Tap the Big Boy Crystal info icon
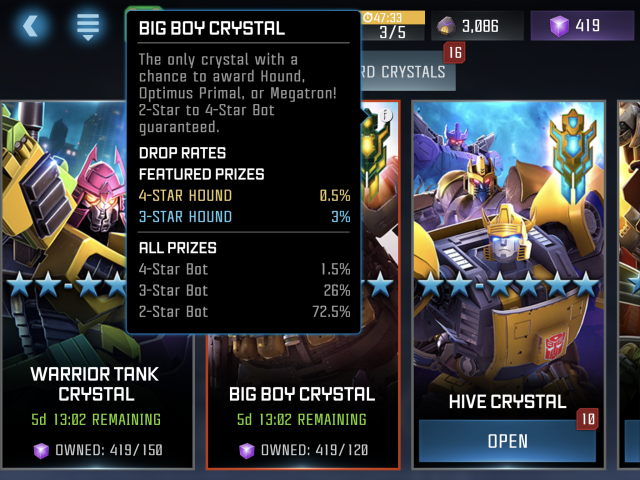640x480 pixels. [x=386, y=116]
